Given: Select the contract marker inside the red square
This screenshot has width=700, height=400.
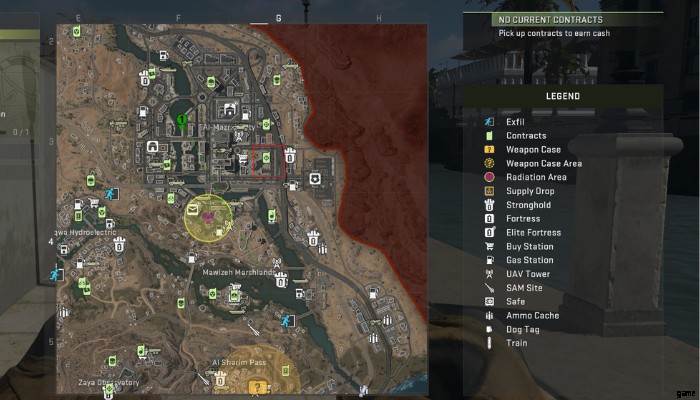Looking at the screenshot, I should [267, 157].
